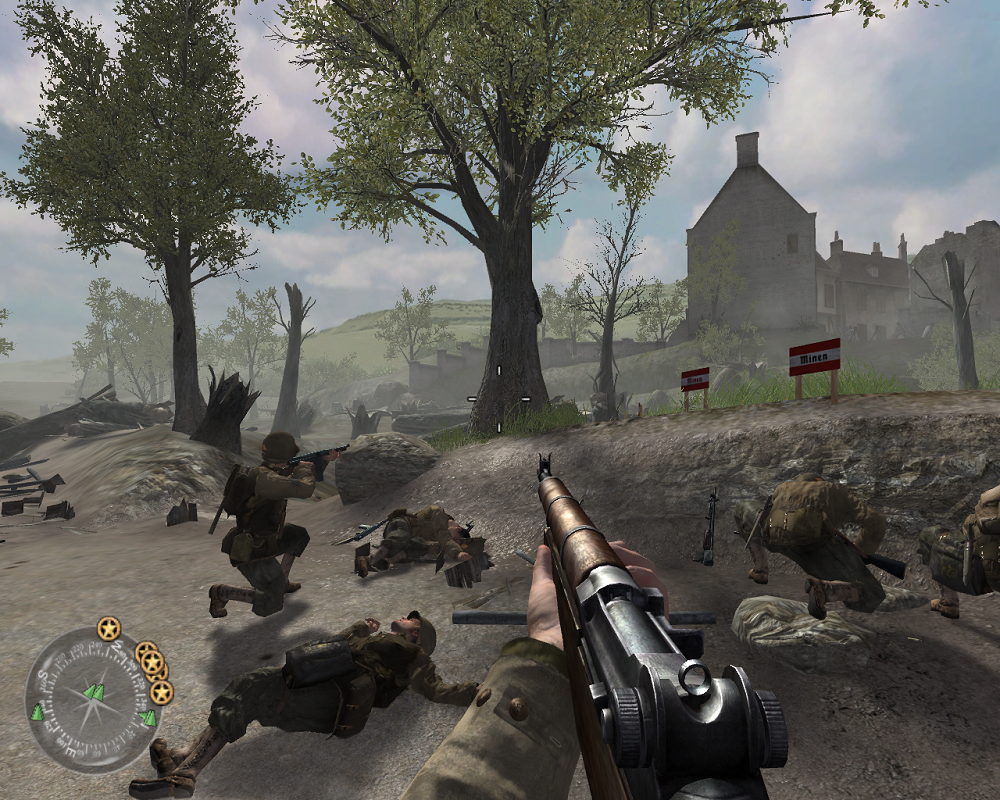
Task: Click the compass dial on the HUD
Action: tap(91, 699)
